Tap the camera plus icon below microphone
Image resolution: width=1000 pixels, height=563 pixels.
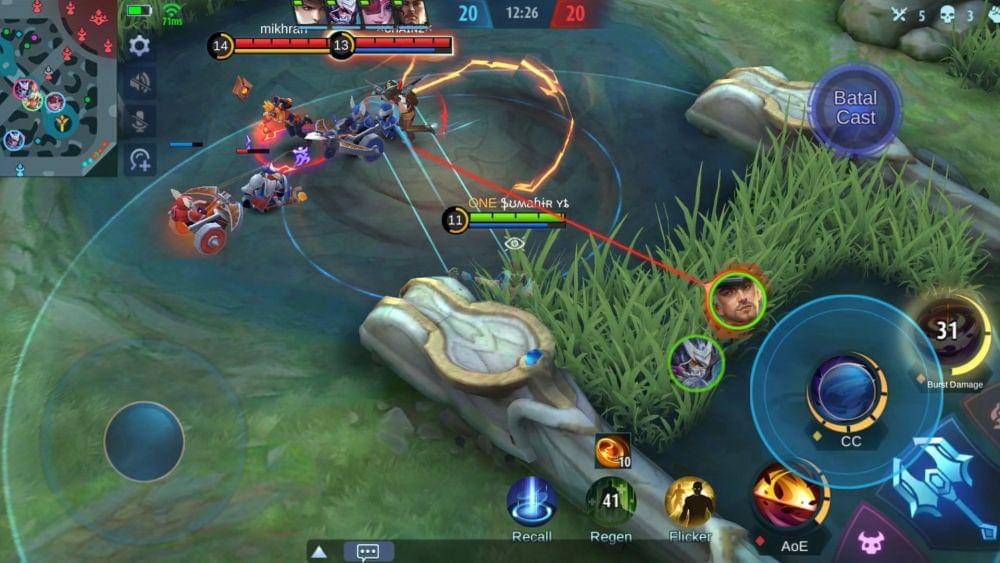coord(139,158)
